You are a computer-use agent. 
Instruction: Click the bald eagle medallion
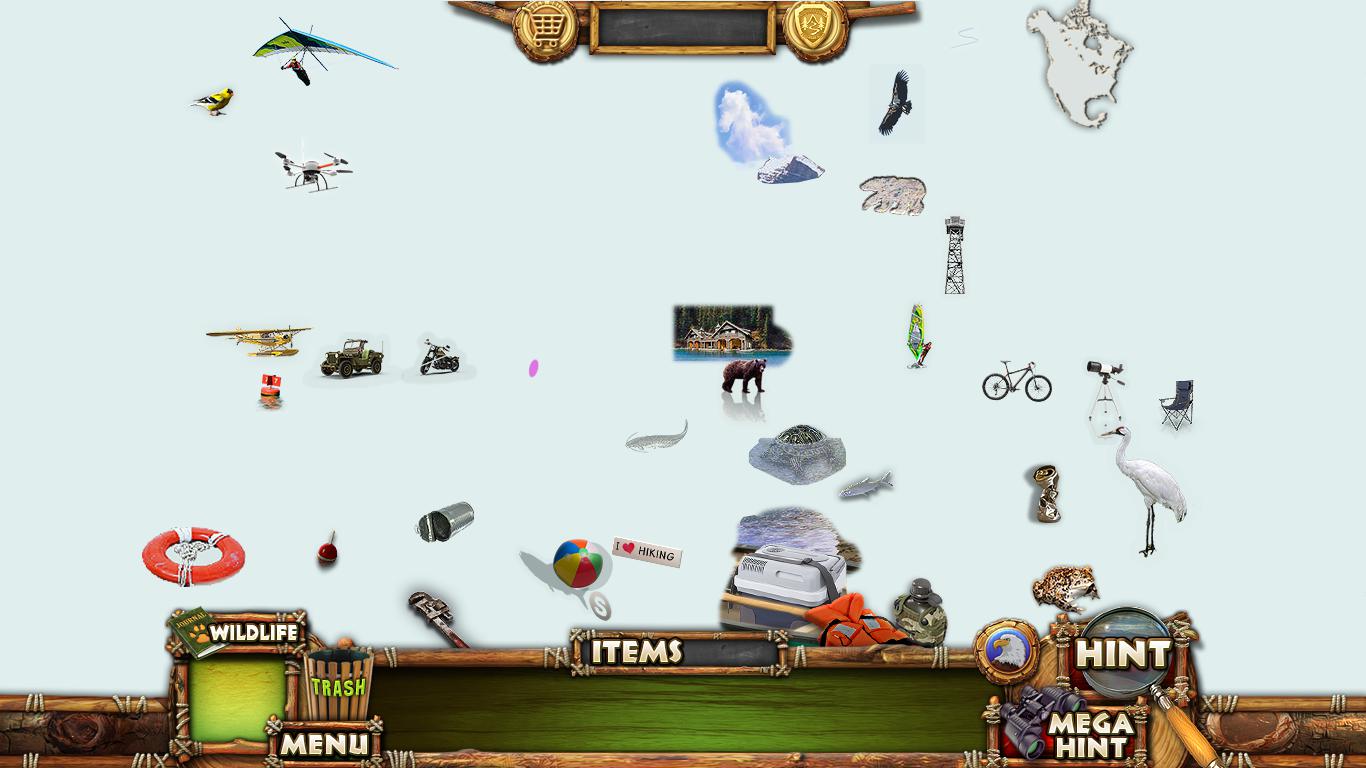coord(1006,651)
